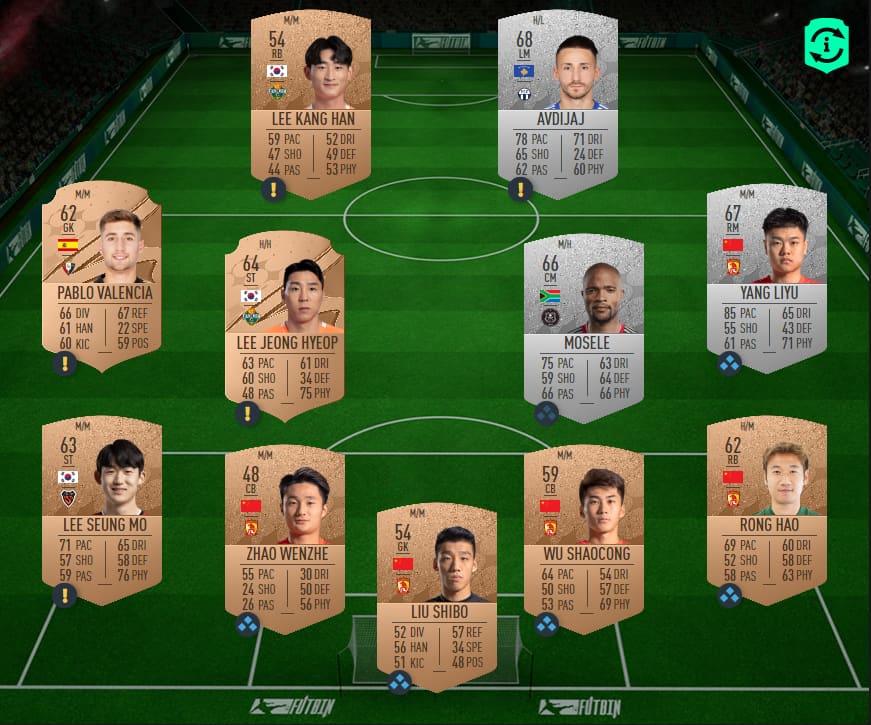Click the chemistry warning under Avdijaj
This screenshot has height=725, width=871.
520,190
